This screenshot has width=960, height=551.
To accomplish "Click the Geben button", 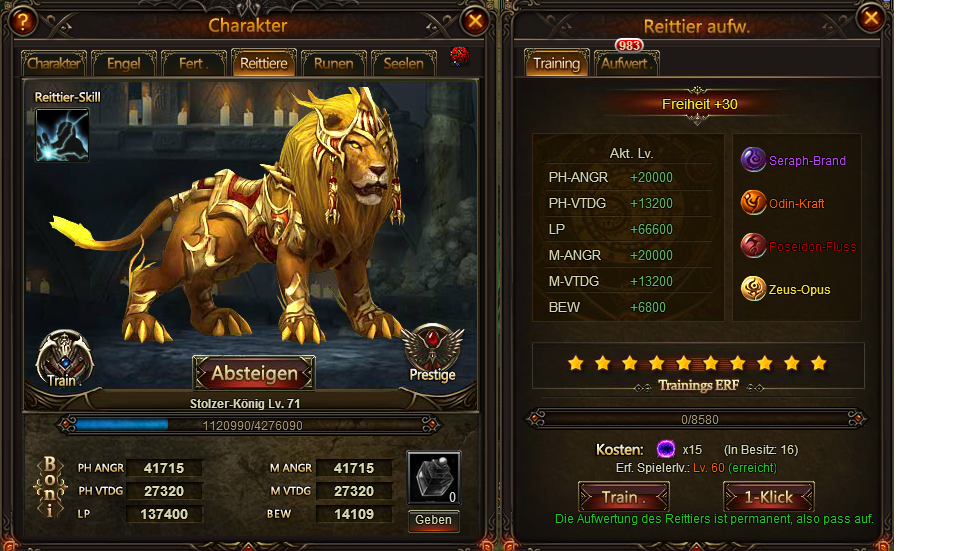I will 433,520.
